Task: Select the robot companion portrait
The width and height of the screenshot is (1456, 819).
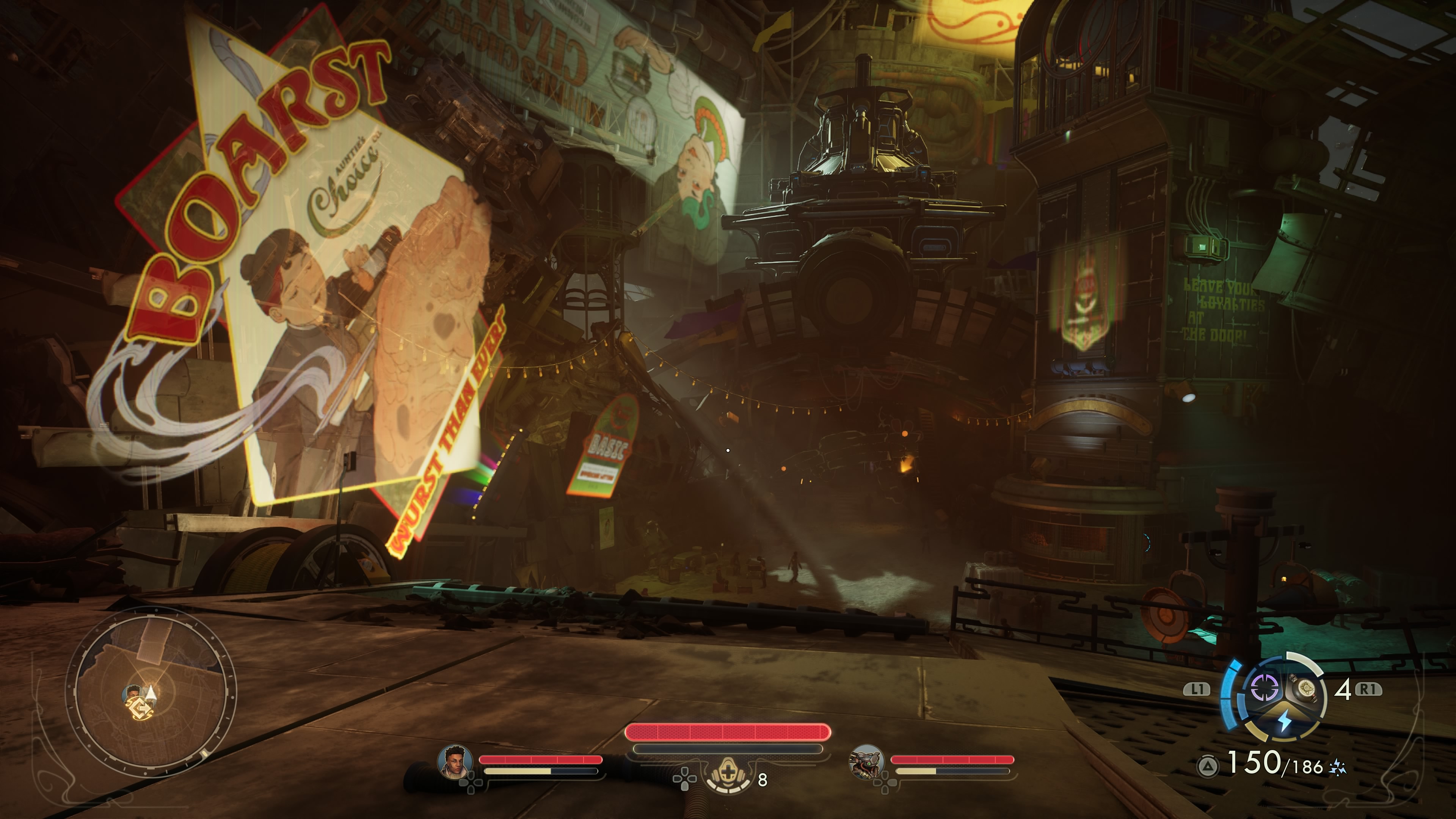Action: pos(866,761)
